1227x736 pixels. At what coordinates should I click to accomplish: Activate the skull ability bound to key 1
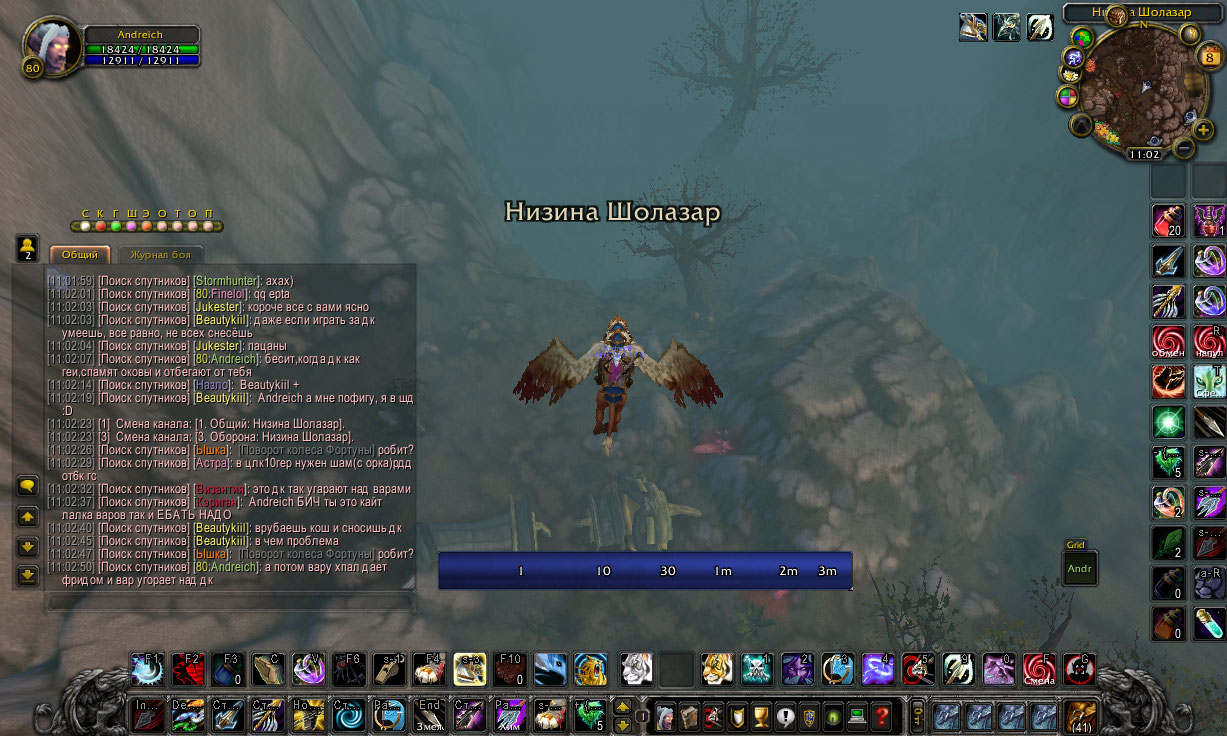757,669
